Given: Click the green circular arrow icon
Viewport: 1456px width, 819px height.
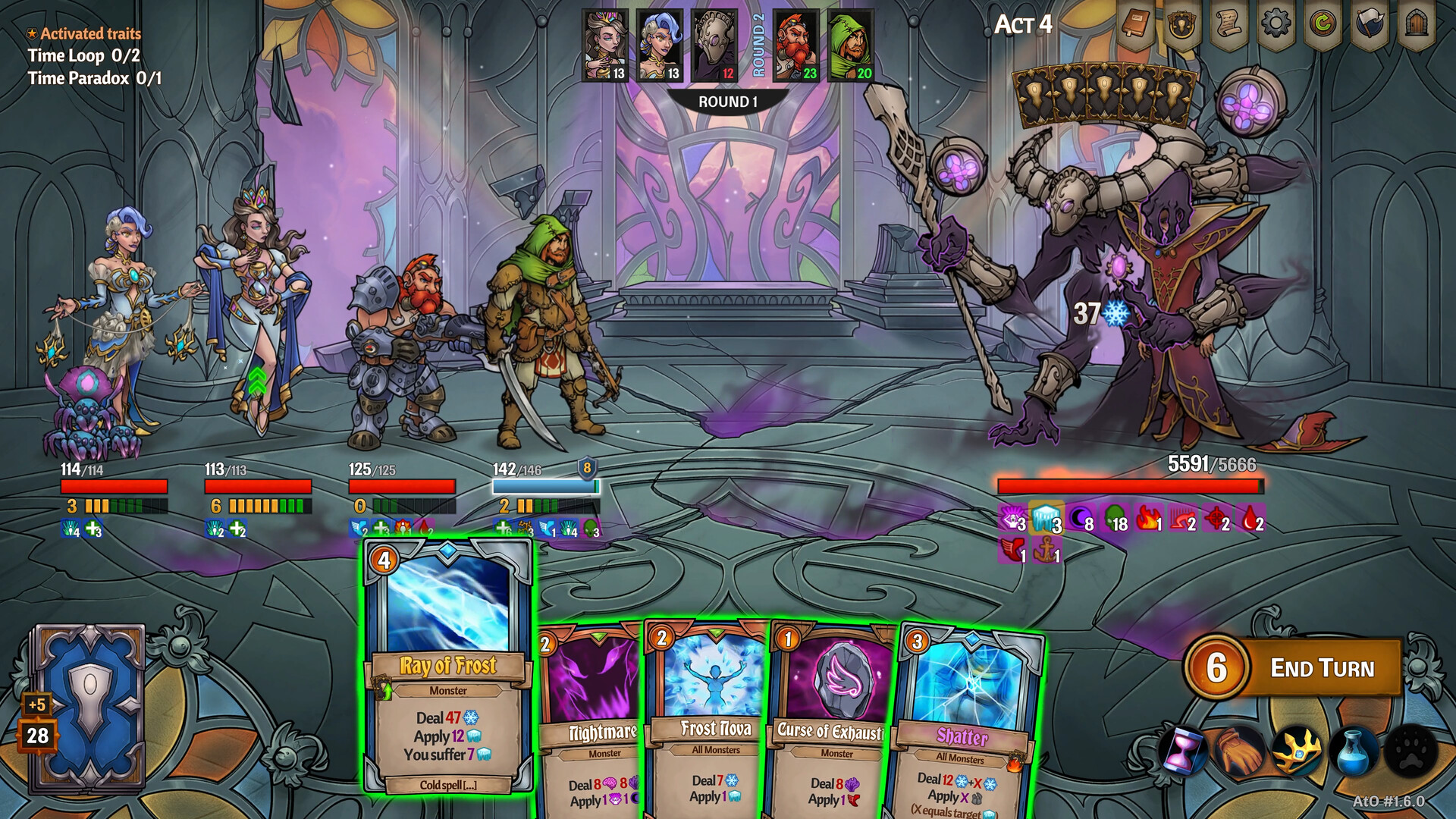Looking at the screenshot, I should (1323, 24).
